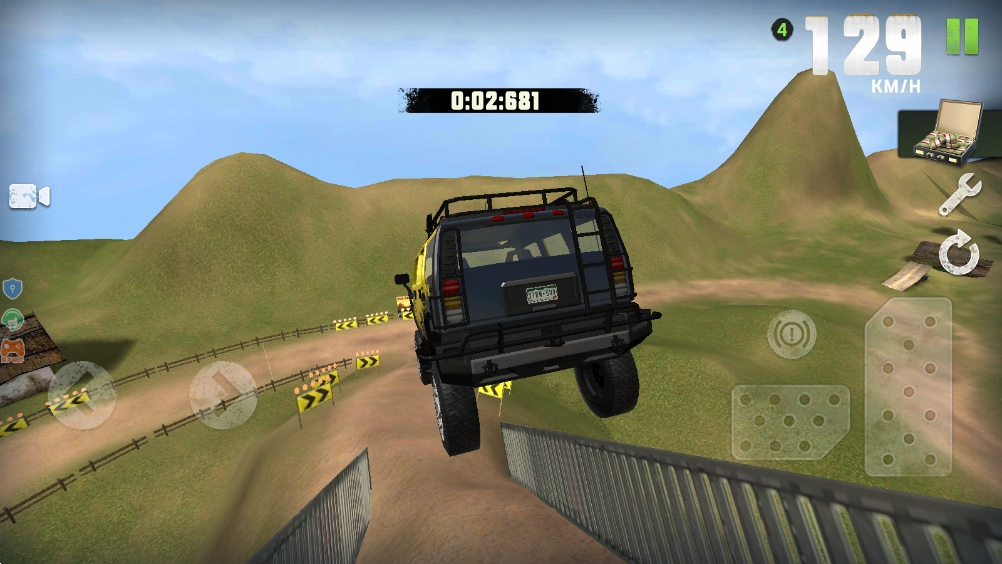
Task: Open the blue shield privacy icon
Action: (x=12, y=289)
